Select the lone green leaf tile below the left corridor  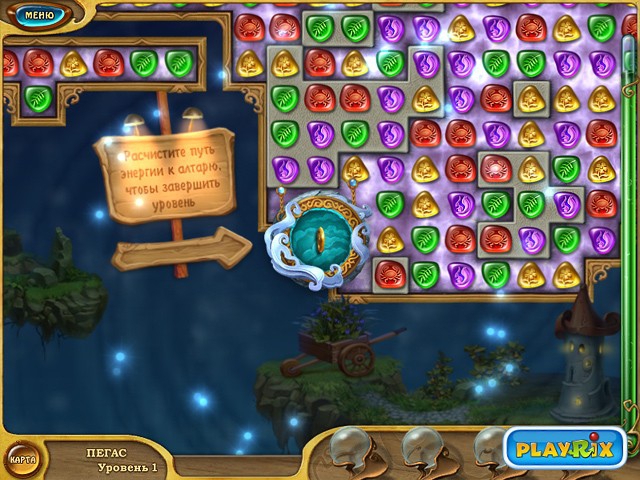(x=38, y=98)
